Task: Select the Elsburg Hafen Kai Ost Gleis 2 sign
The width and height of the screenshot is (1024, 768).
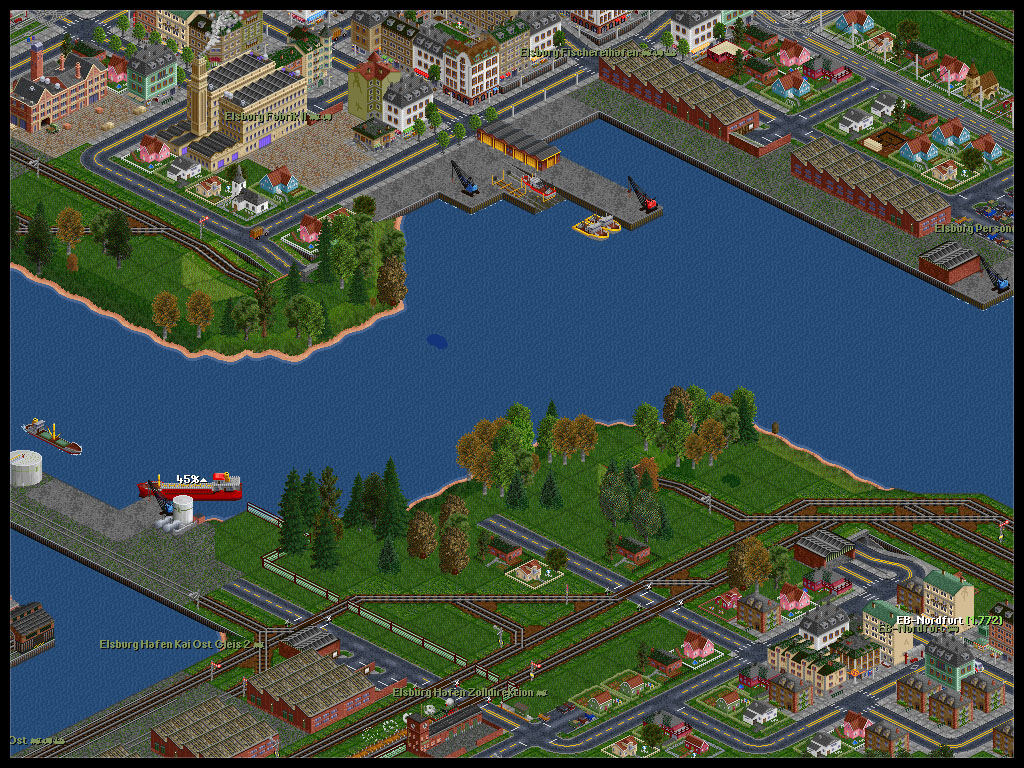Action: pos(180,644)
